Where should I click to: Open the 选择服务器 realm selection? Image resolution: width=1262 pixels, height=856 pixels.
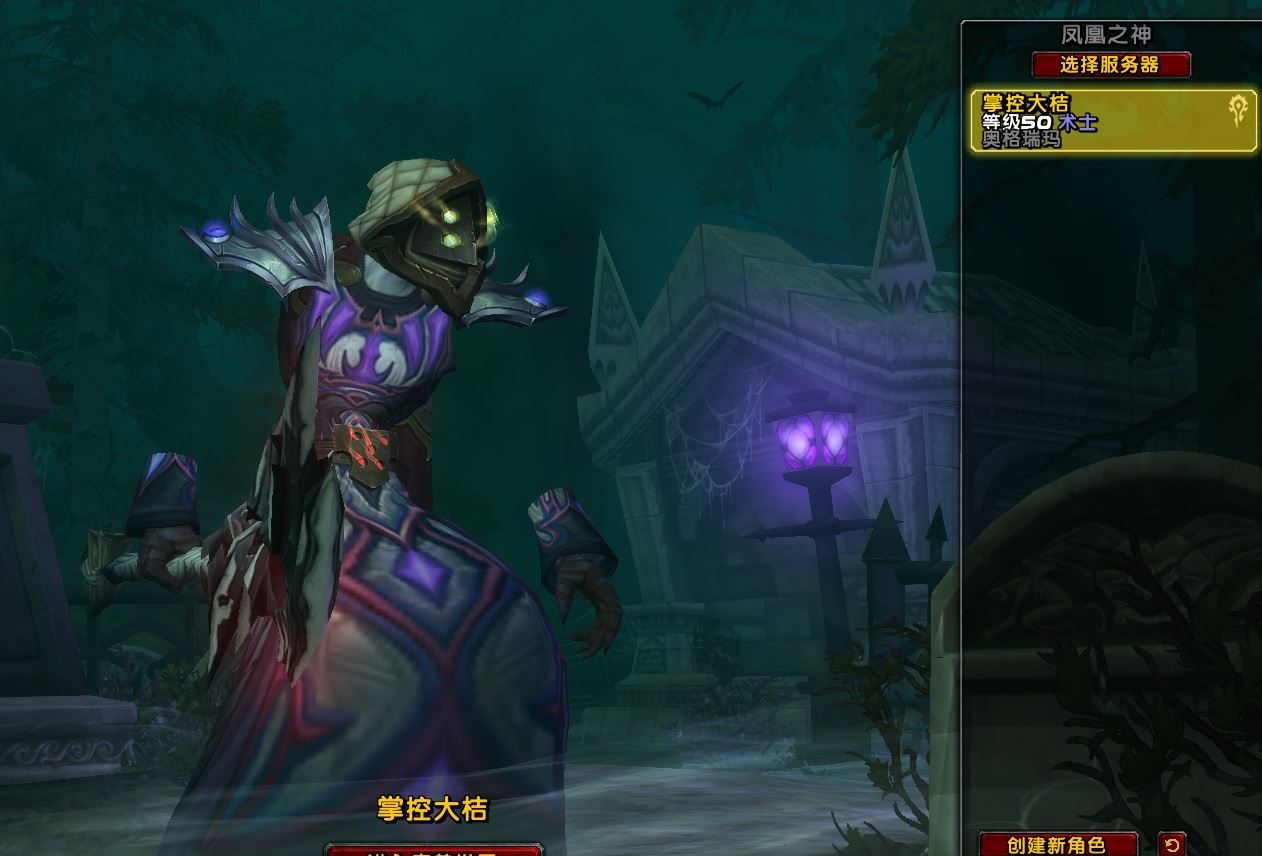[1111, 65]
